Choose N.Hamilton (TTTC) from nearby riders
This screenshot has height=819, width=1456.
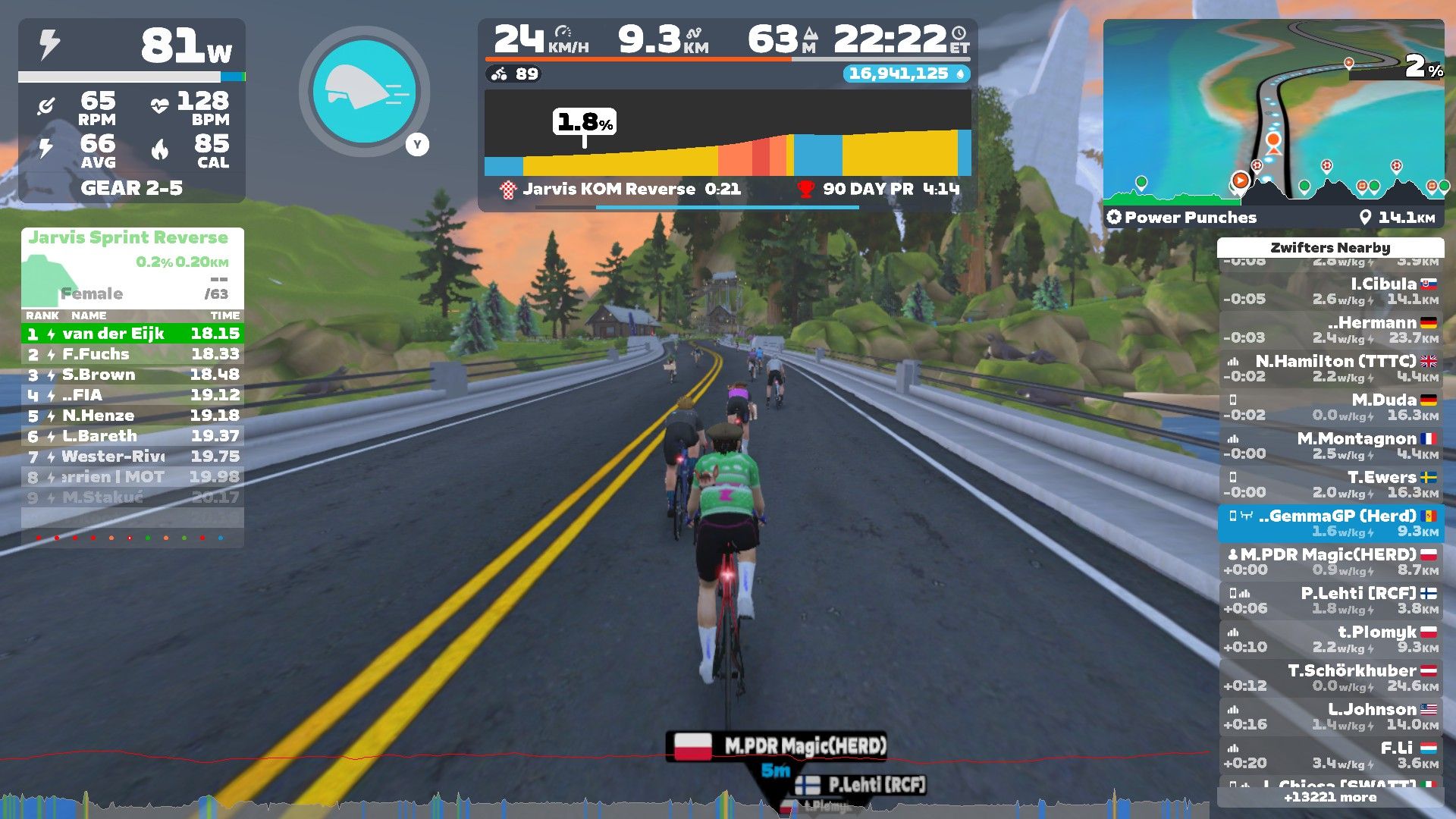pyautogui.click(x=1331, y=369)
